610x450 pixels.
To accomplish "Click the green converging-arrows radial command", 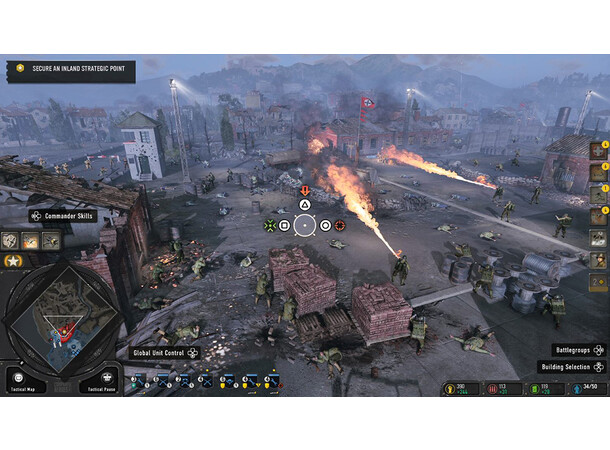I will (269, 225).
